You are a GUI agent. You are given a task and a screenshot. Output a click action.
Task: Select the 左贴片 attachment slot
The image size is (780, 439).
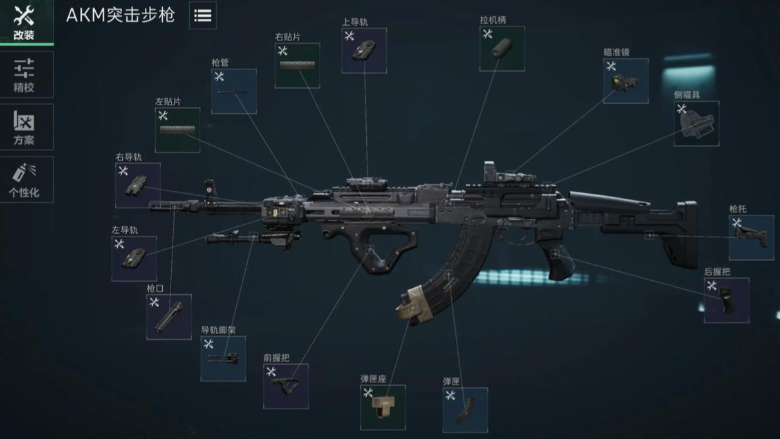pos(177,130)
